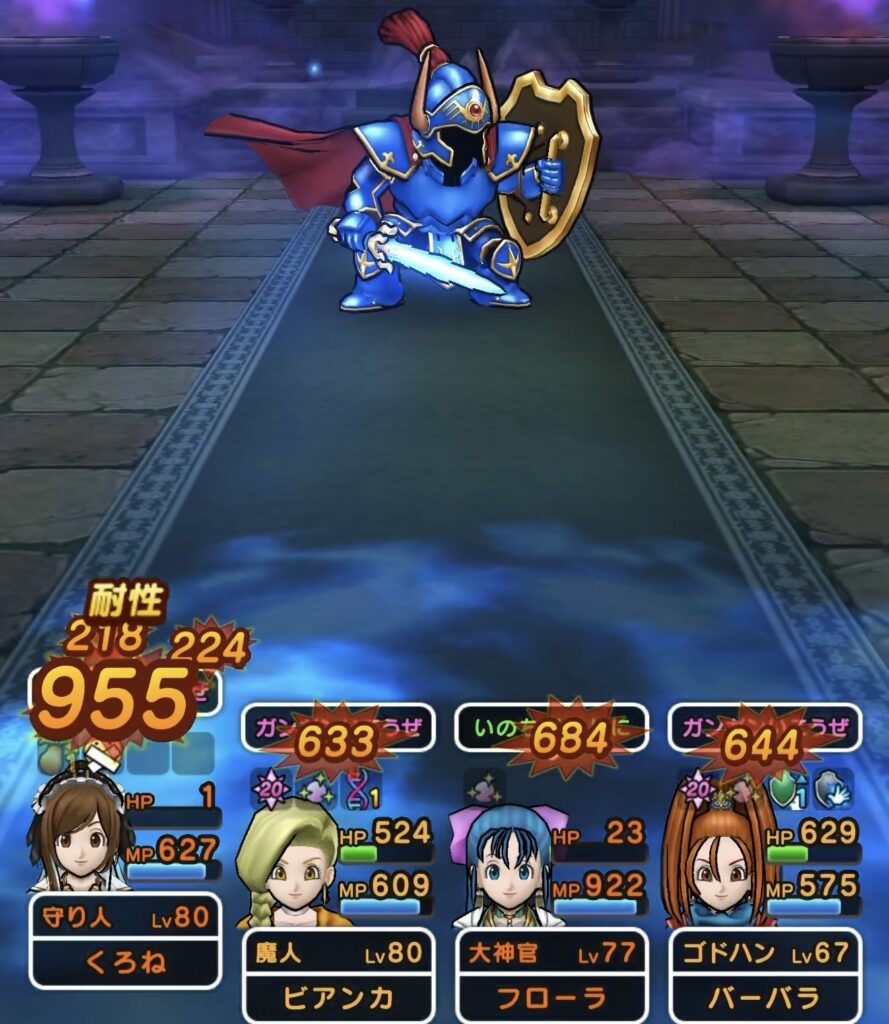
Task: Select ビアンカ's name plate
Action: [x=339, y=976]
